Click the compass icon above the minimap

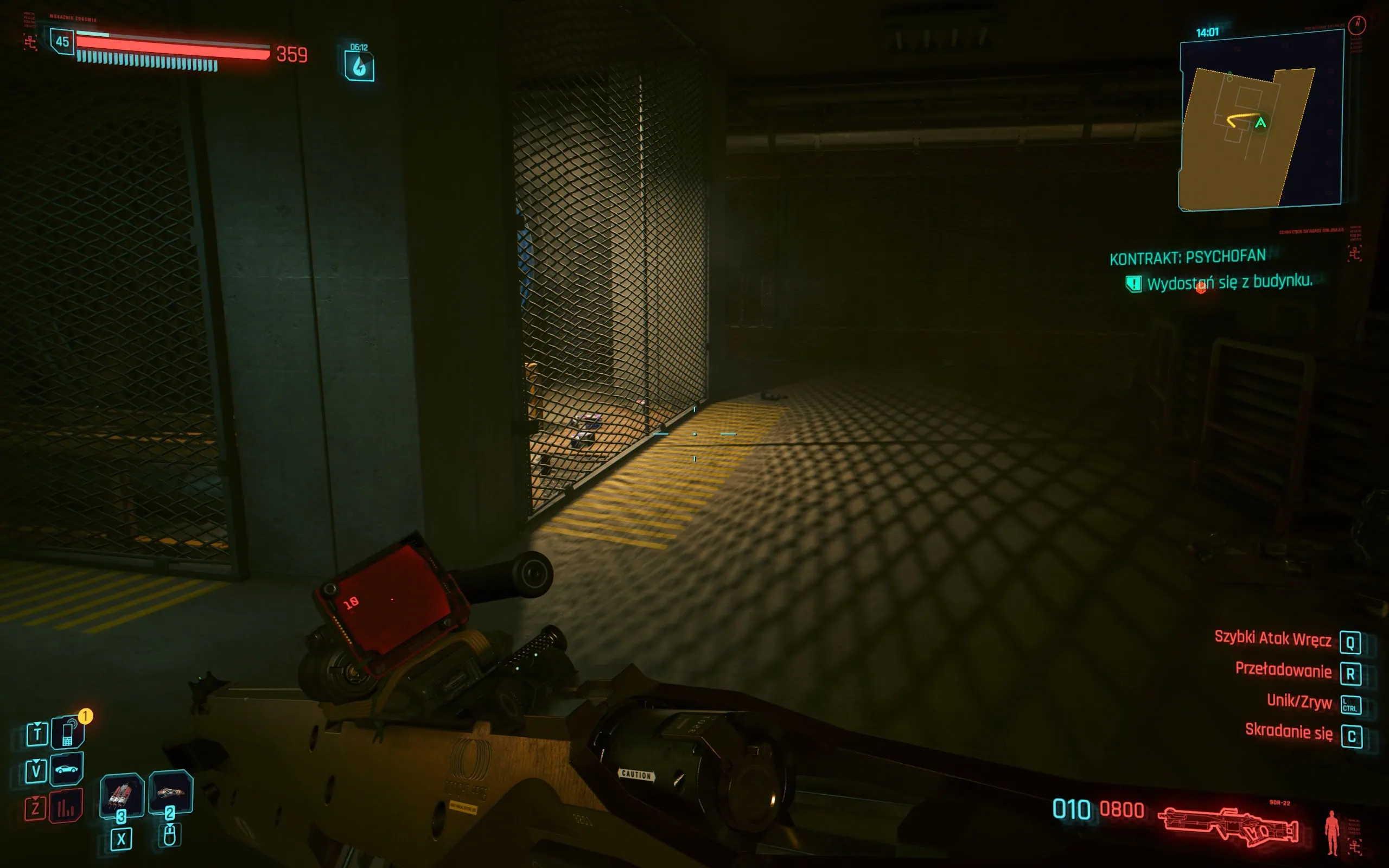coord(1357,24)
